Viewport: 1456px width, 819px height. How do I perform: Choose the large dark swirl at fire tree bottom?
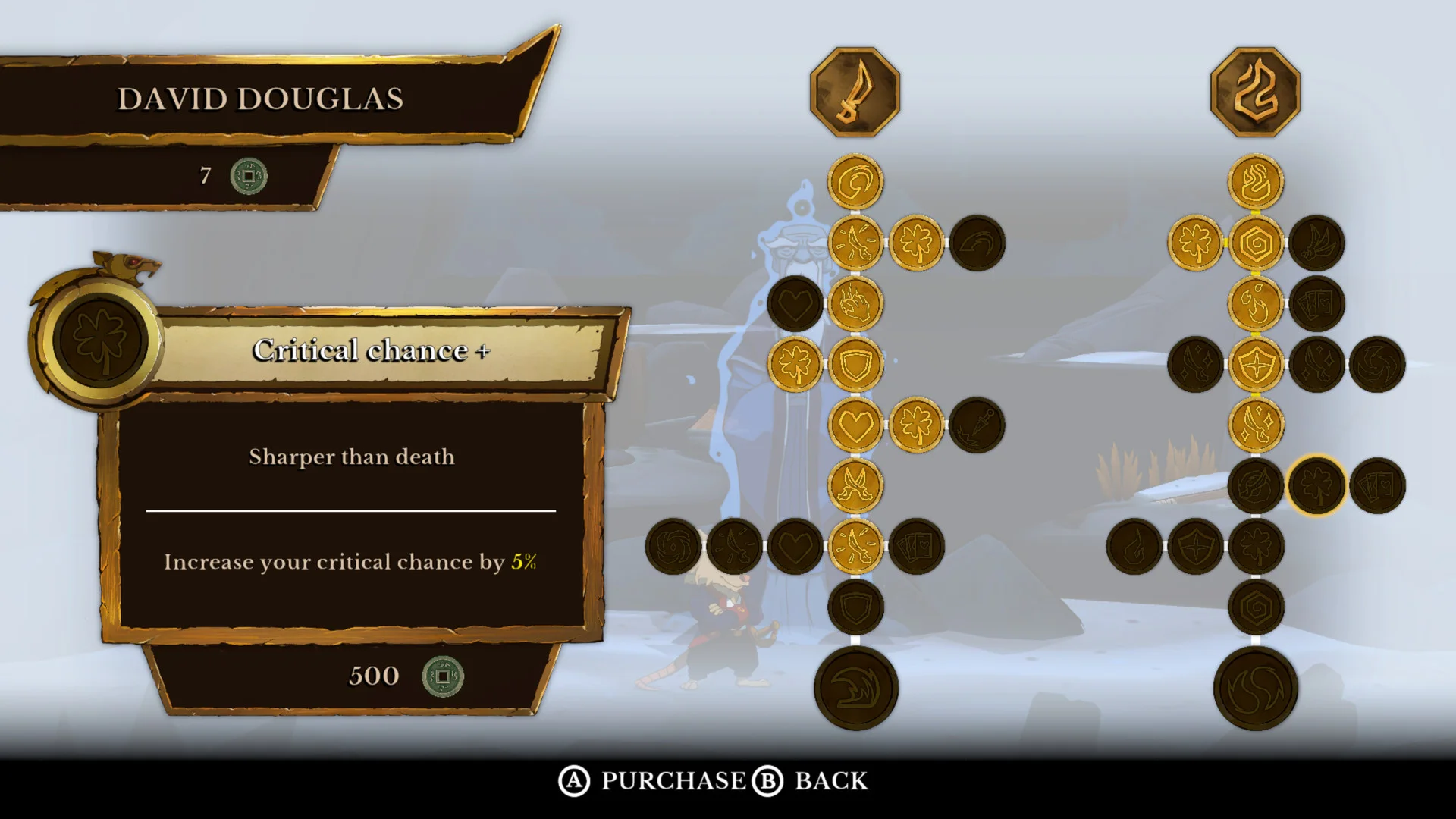1255,689
